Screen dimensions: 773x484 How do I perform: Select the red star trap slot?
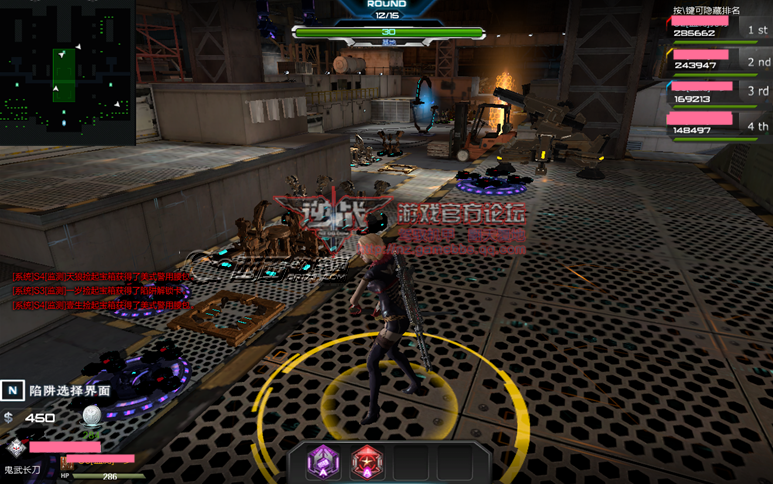[x=367, y=462]
